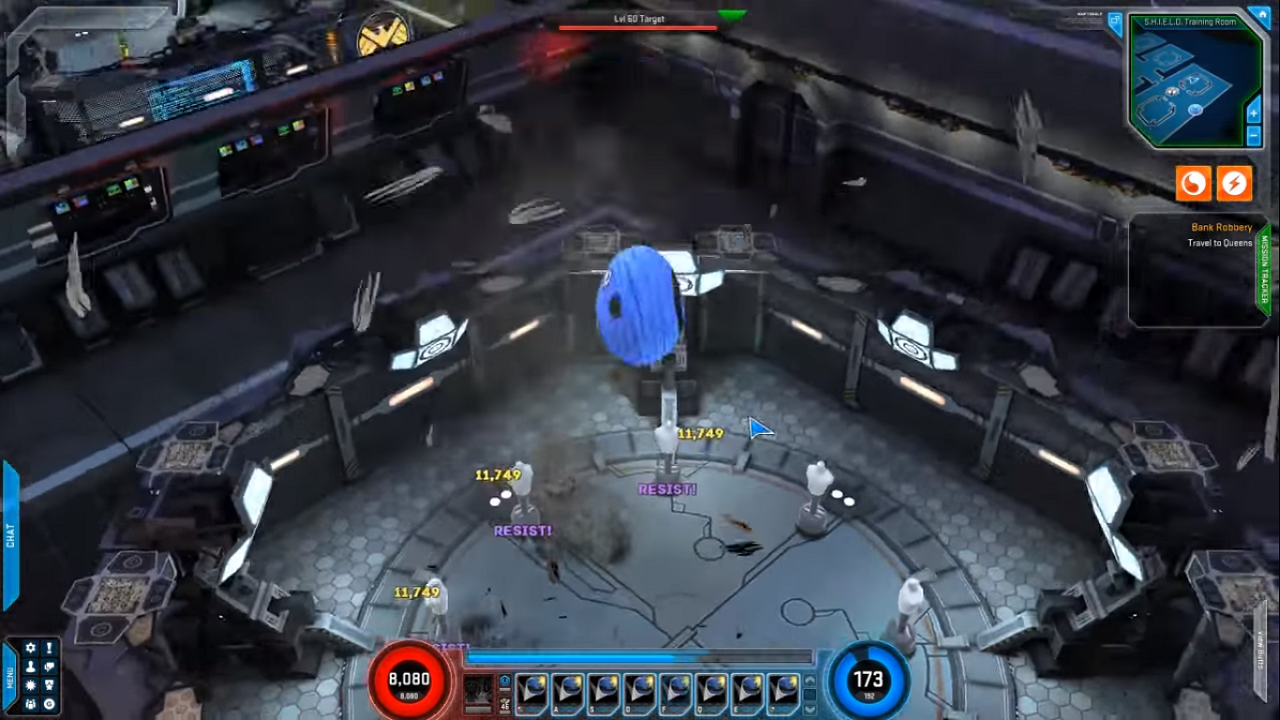This screenshot has height=720, width=1280.
Task: Use the power in hotbar slot F
Action: pyautogui.click(x=676, y=689)
